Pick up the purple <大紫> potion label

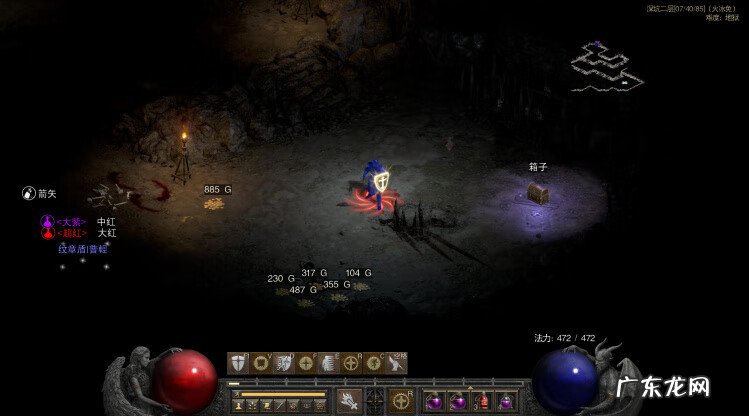click(69, 221)
